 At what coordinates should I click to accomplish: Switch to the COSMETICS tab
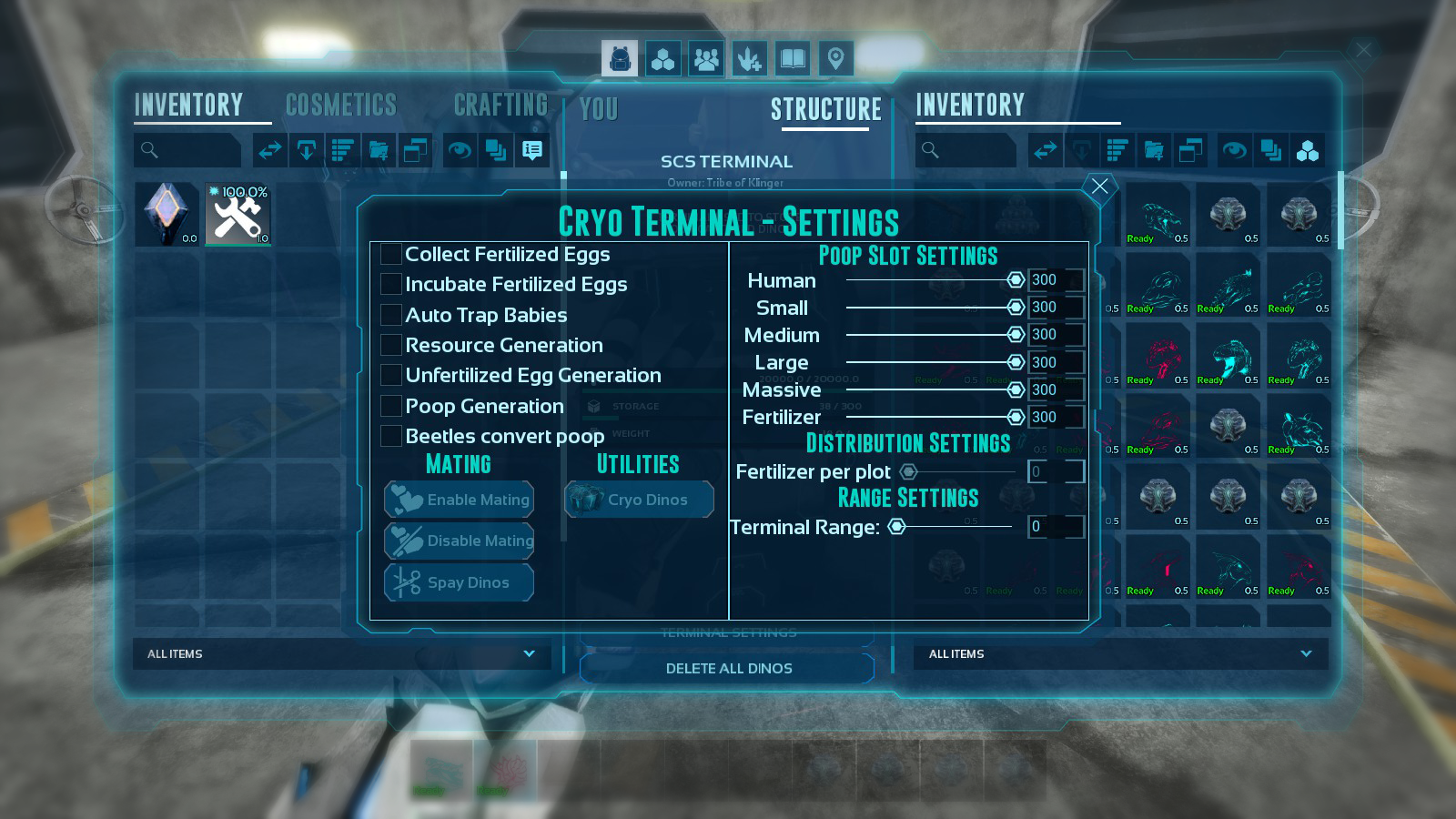tap(339, 104)
